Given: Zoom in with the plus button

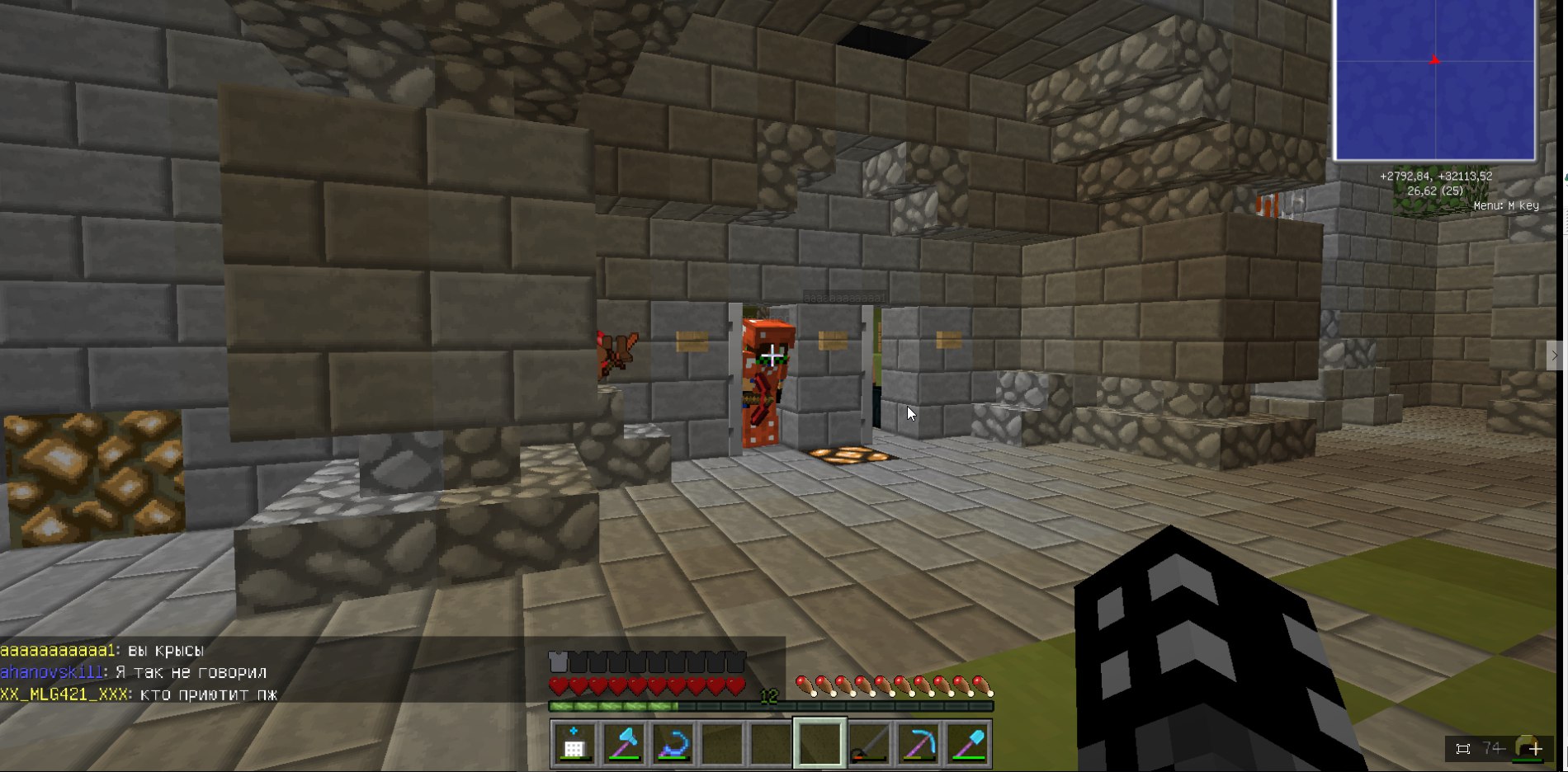Looking at the screenshot, I should click(1535, 749).
